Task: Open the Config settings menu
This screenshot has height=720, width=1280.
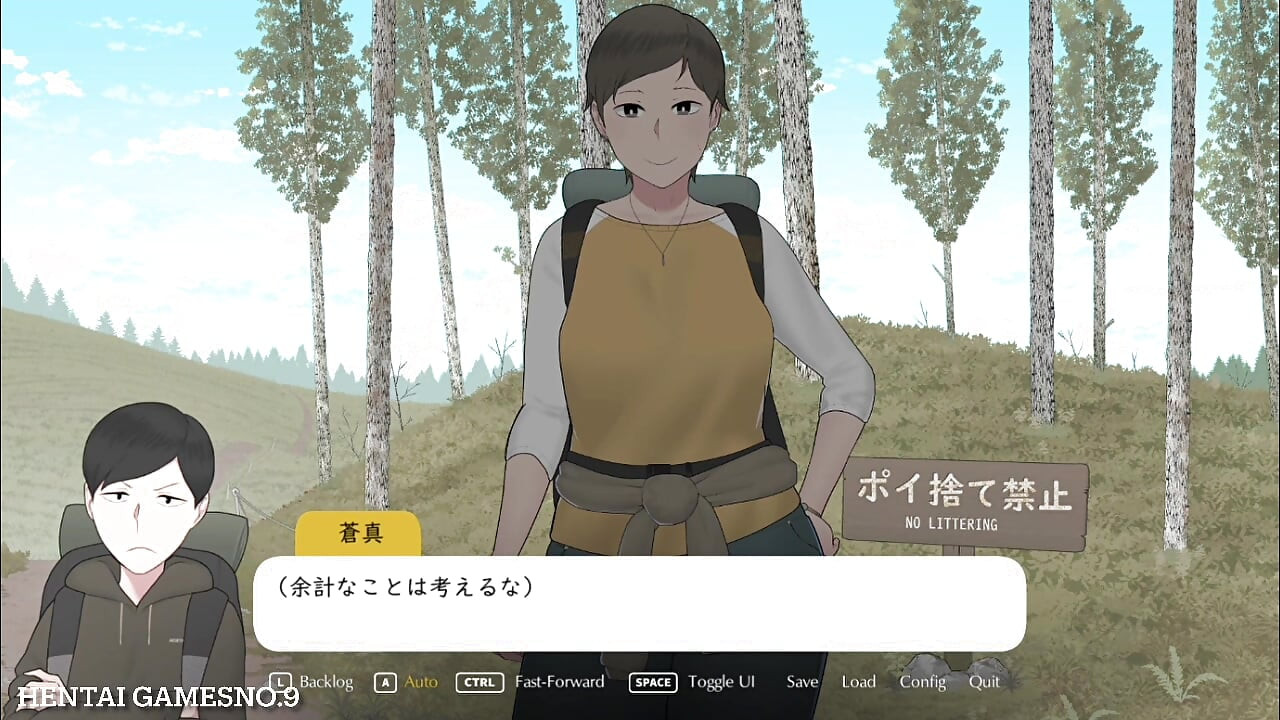Action: [x=923, y=682]
